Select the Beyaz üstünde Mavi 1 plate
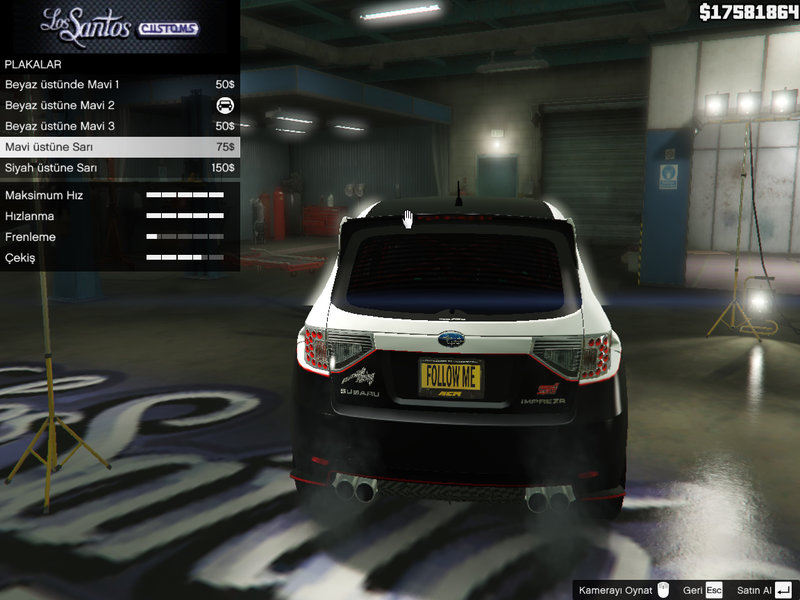 (x=119, y=85)
